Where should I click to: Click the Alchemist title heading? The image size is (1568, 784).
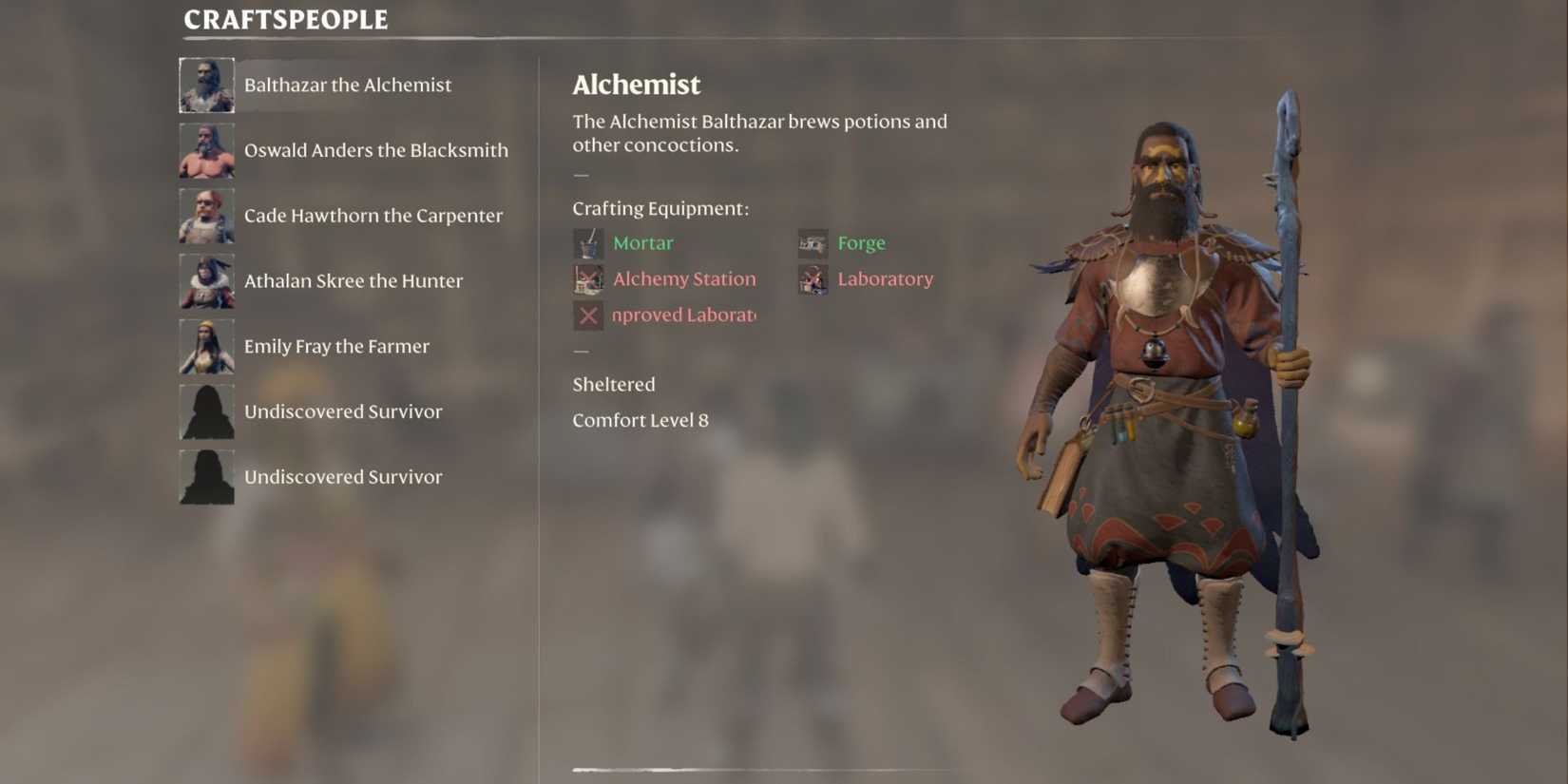click(x=636, y=85)
